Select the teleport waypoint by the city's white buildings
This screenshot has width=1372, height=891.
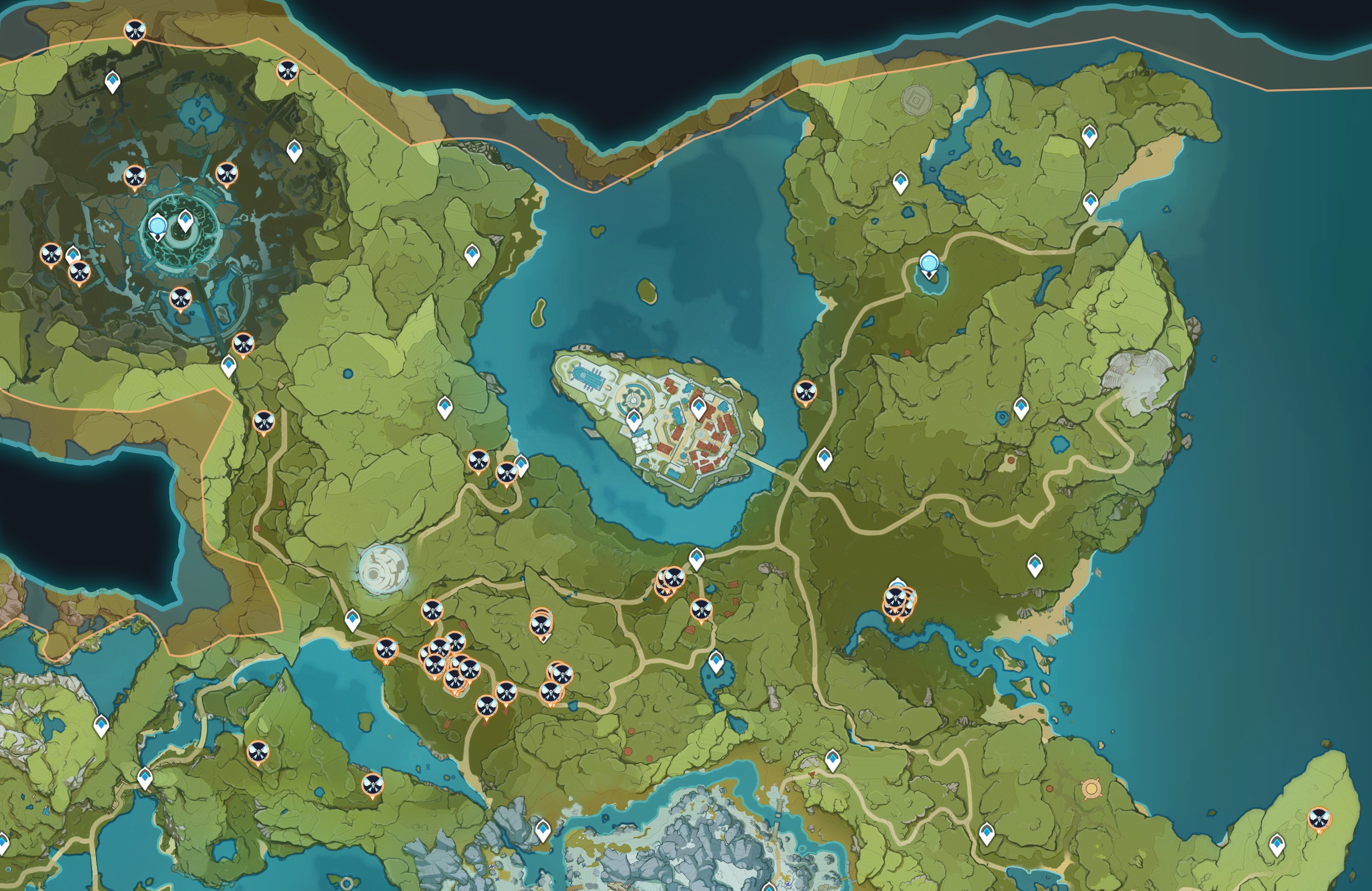tap(634, 420)
